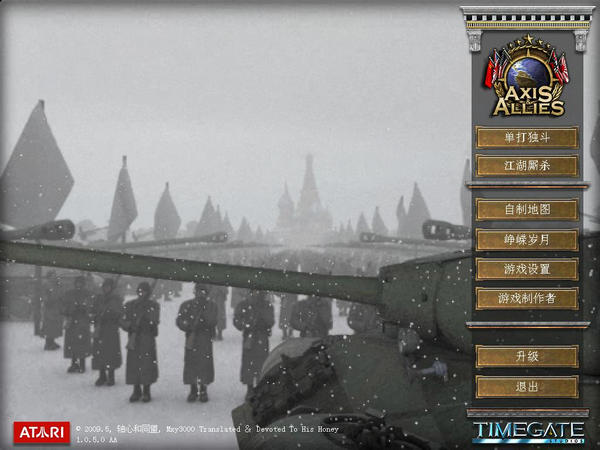The height and width of the screenshot is (450, 600).
Task: Show the 游戏制作者 credits
Action: click(526, 298)
